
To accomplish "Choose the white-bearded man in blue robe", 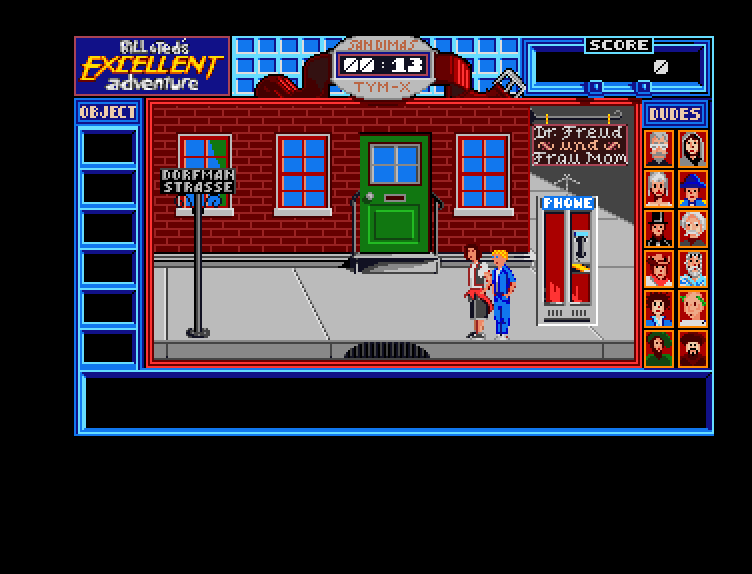I will click(692, 268).
